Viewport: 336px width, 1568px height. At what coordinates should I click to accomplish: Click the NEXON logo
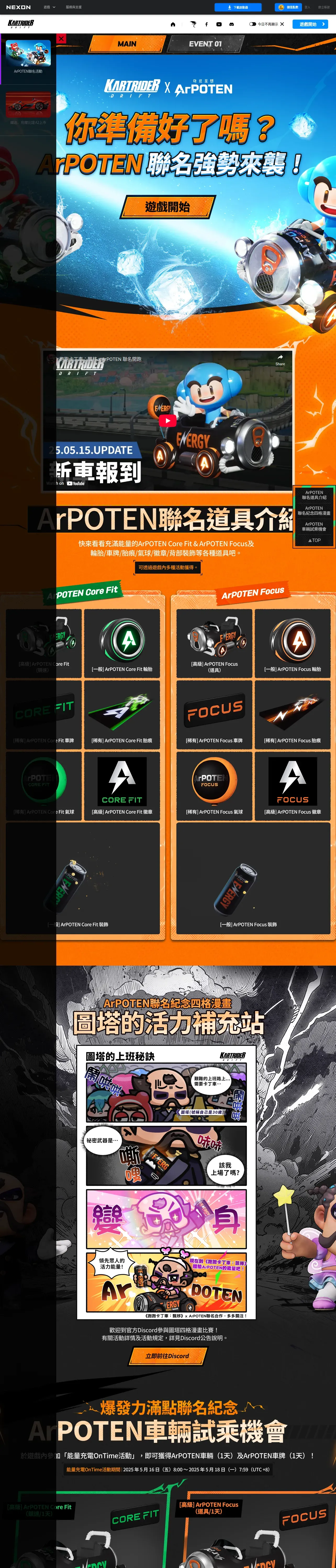coord(18,7)
